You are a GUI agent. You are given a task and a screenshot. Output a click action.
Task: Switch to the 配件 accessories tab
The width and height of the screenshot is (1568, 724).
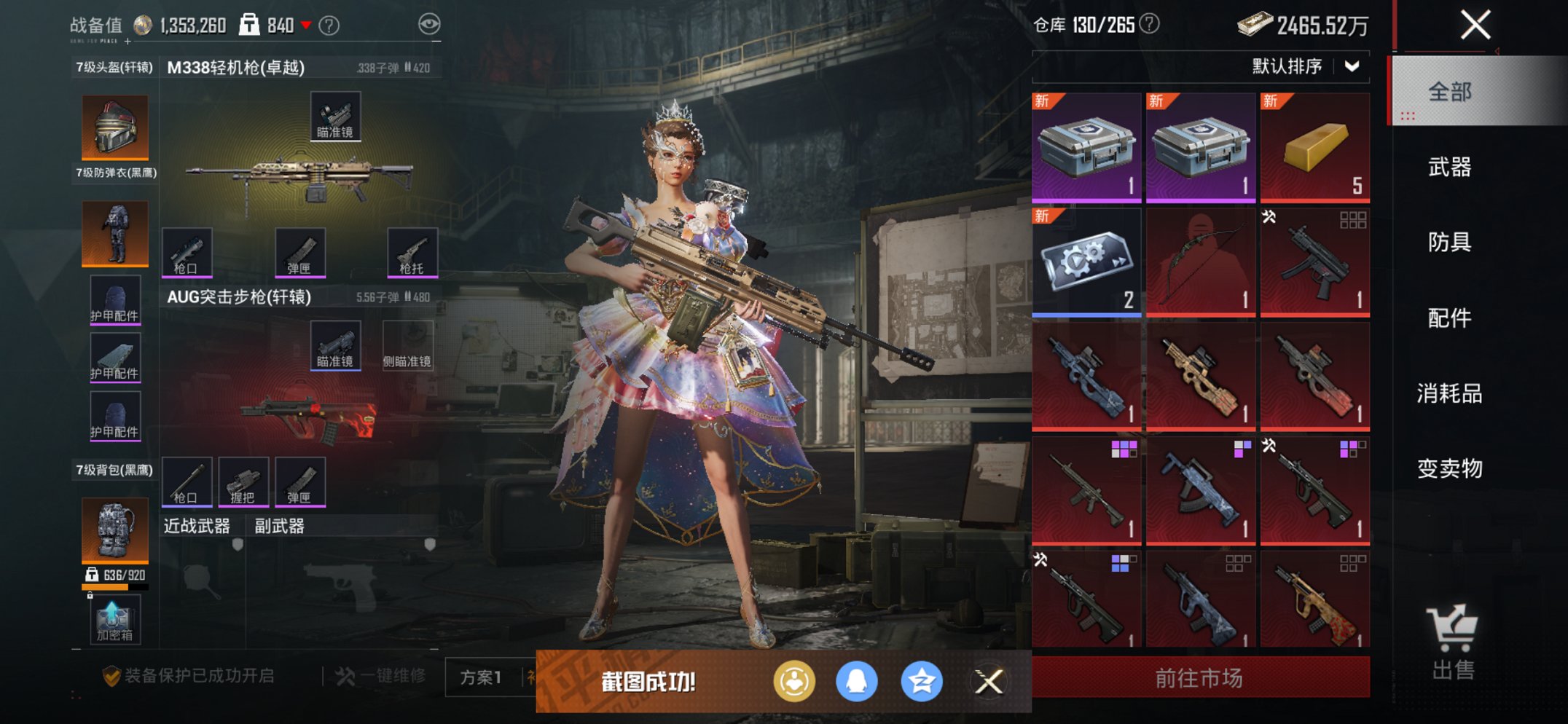pos(1450,318)
